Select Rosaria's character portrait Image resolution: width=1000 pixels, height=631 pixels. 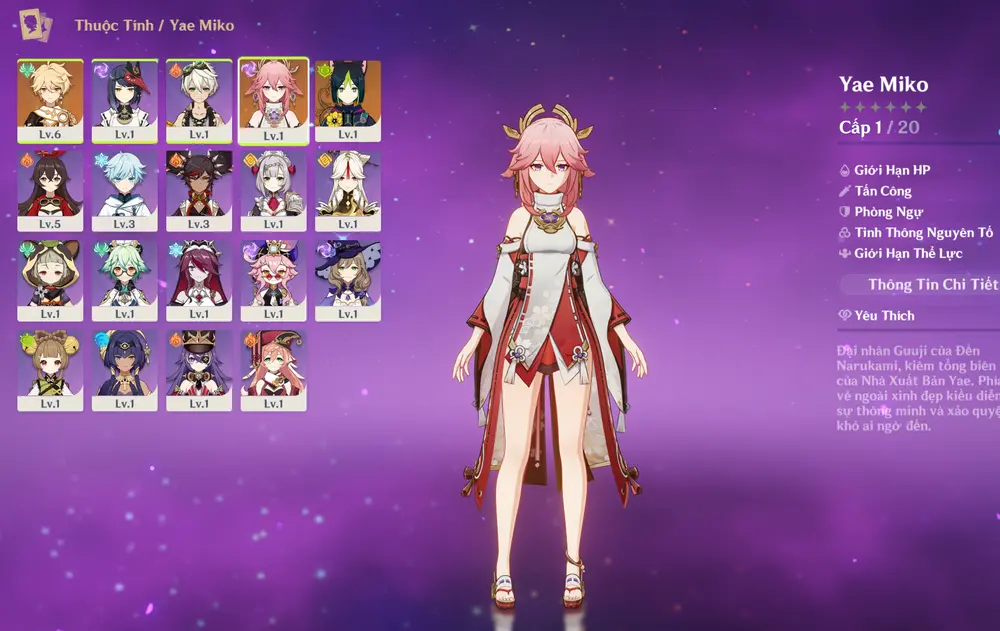coord(199,277)
